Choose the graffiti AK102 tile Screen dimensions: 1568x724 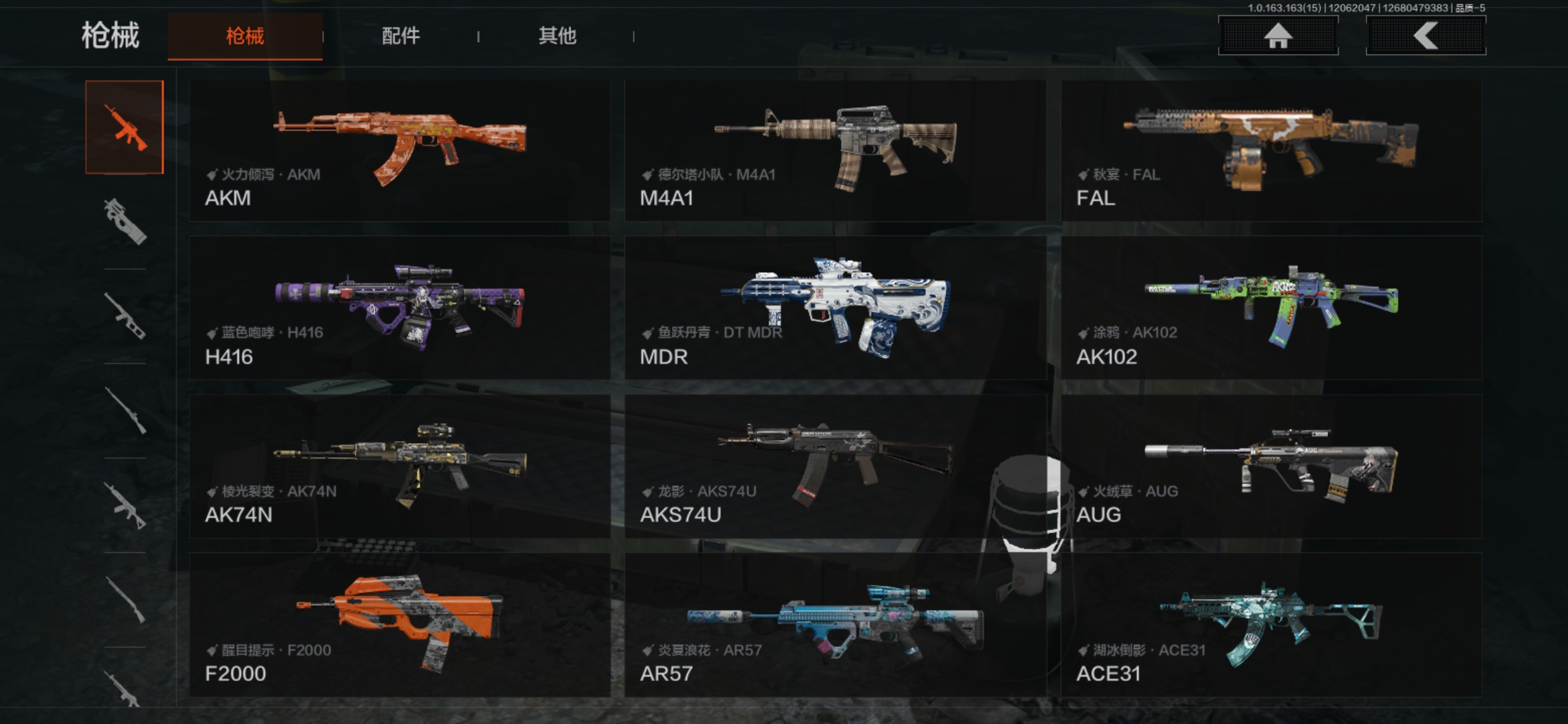click(x=1271, y=308)
